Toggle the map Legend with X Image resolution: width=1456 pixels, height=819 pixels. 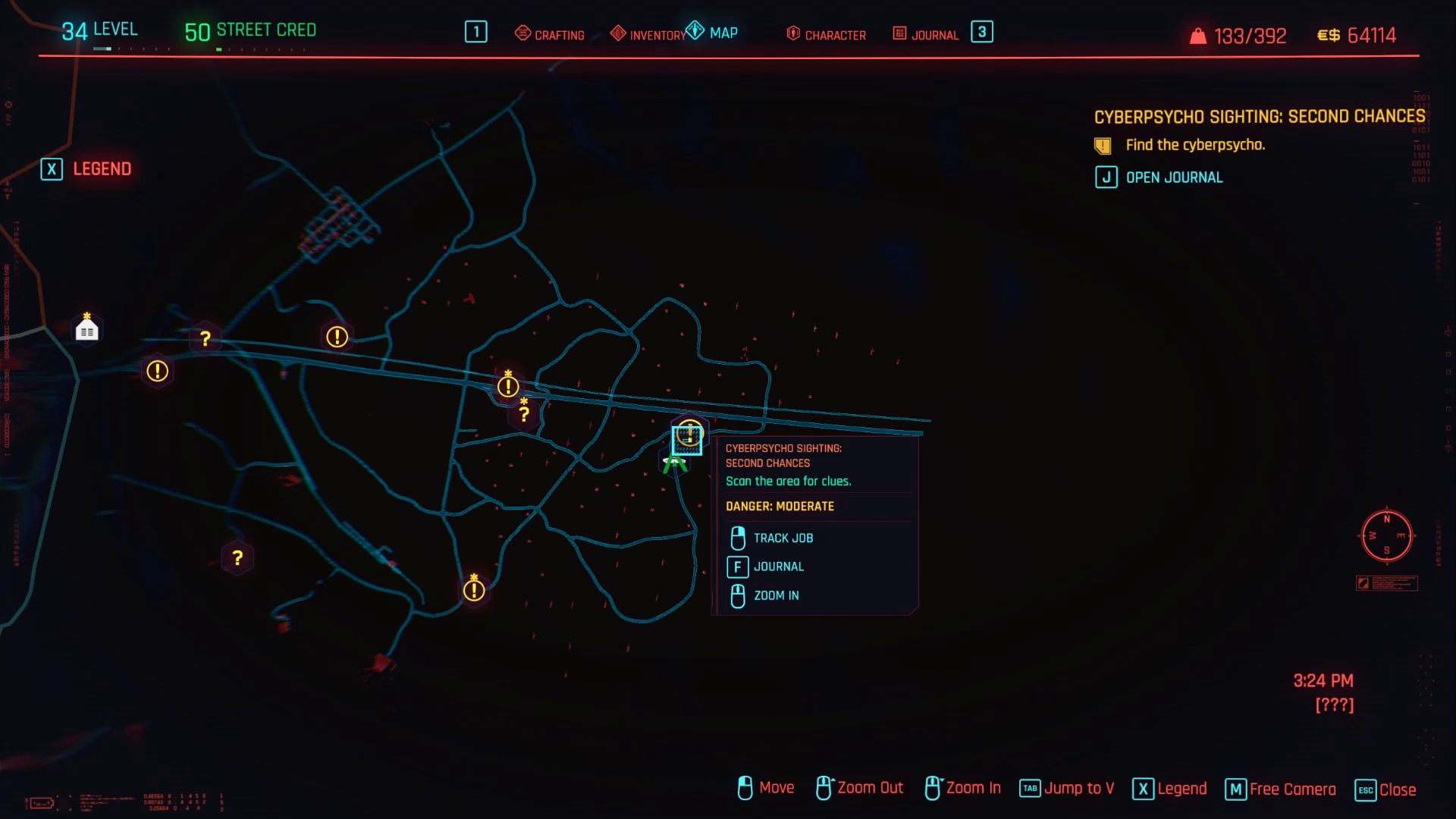pyautogui.click(x=88, y=169)
